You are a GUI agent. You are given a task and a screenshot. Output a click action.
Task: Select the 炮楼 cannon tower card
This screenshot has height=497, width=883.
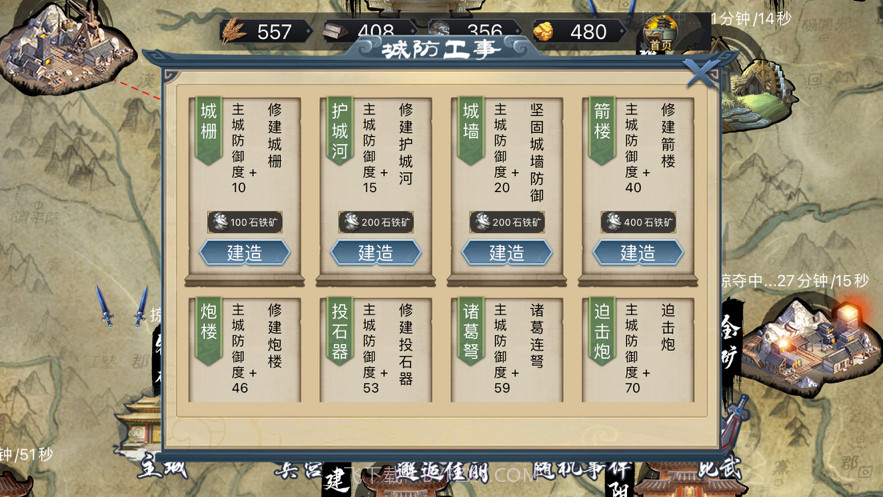[244, 347]
